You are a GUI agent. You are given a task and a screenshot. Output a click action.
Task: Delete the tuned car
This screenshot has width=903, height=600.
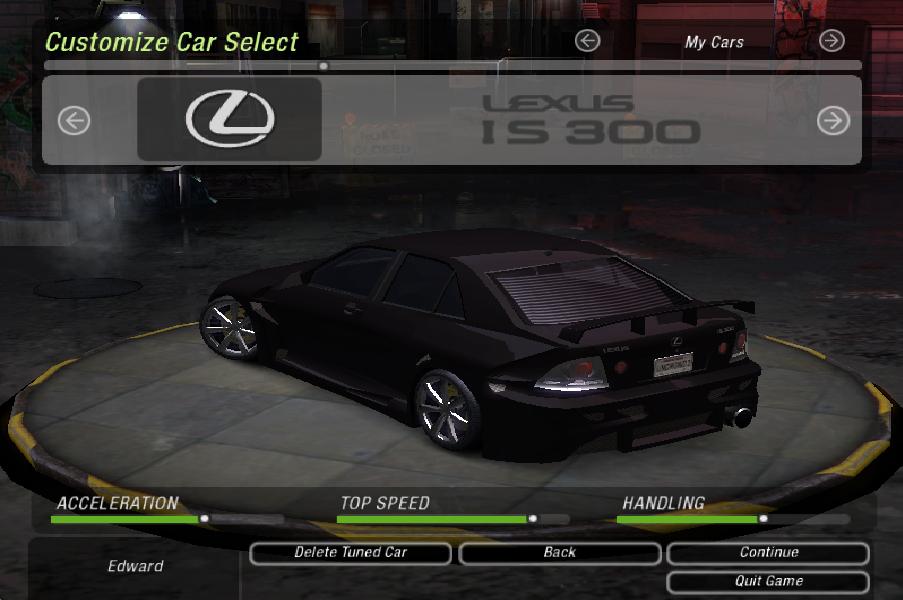click(350, 553)
